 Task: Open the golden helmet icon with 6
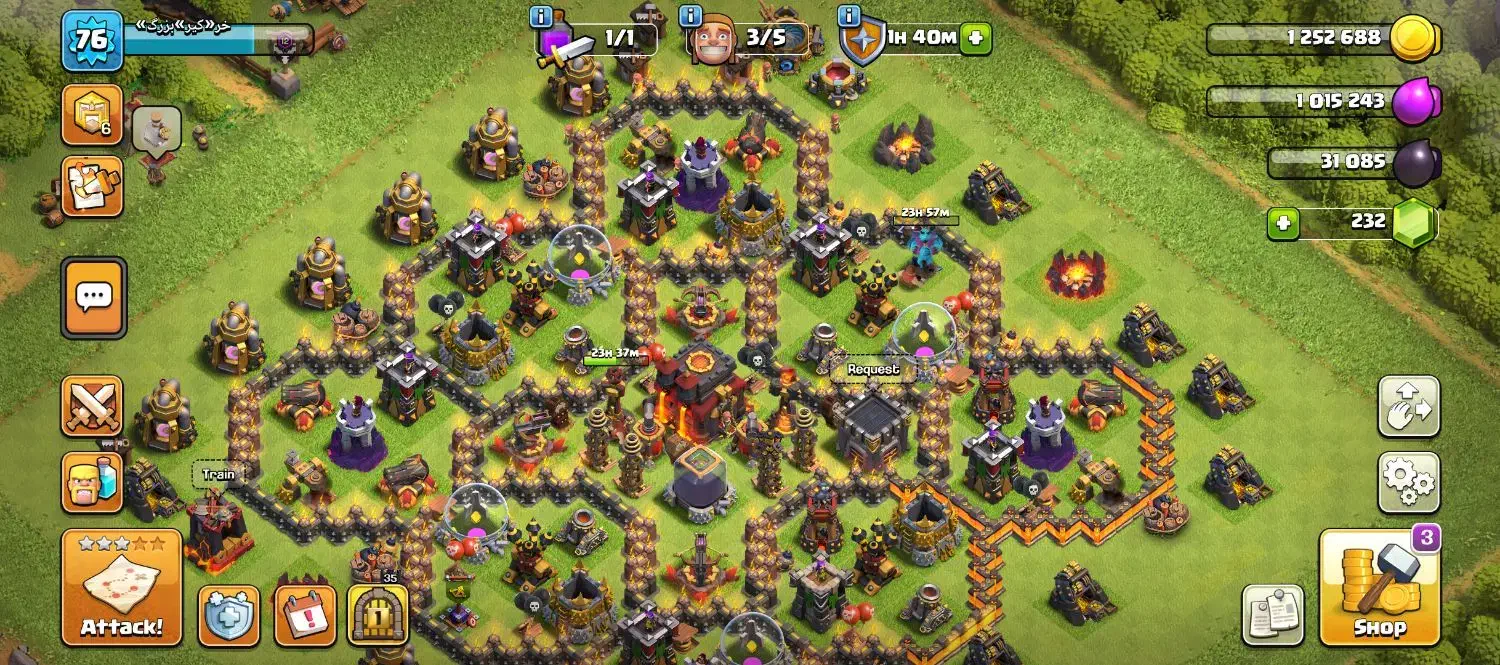coord(92,115)
